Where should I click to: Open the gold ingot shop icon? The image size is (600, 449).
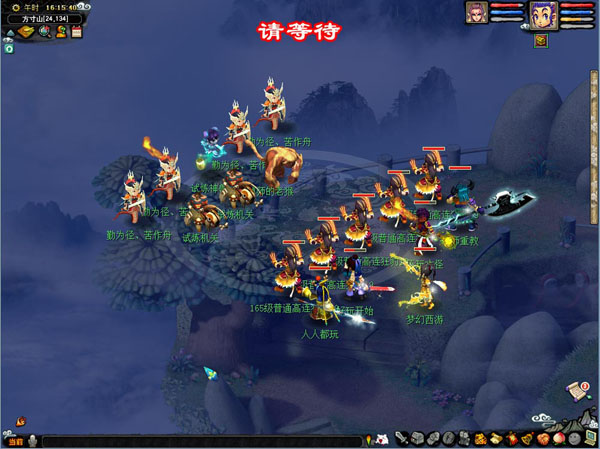[26, 31]
